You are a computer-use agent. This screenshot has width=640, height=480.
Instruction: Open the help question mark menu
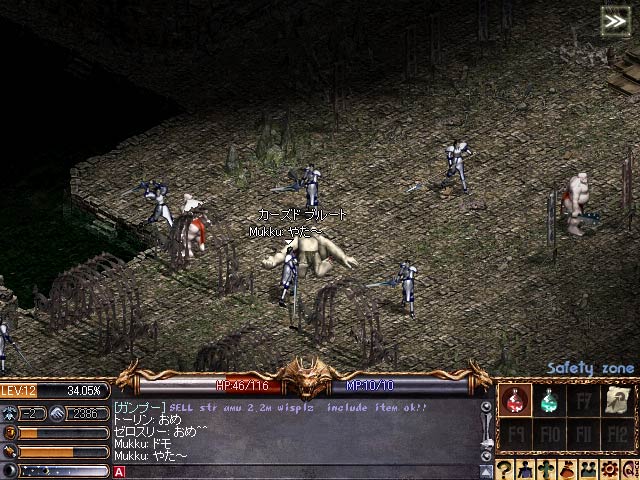pos(504,470)
